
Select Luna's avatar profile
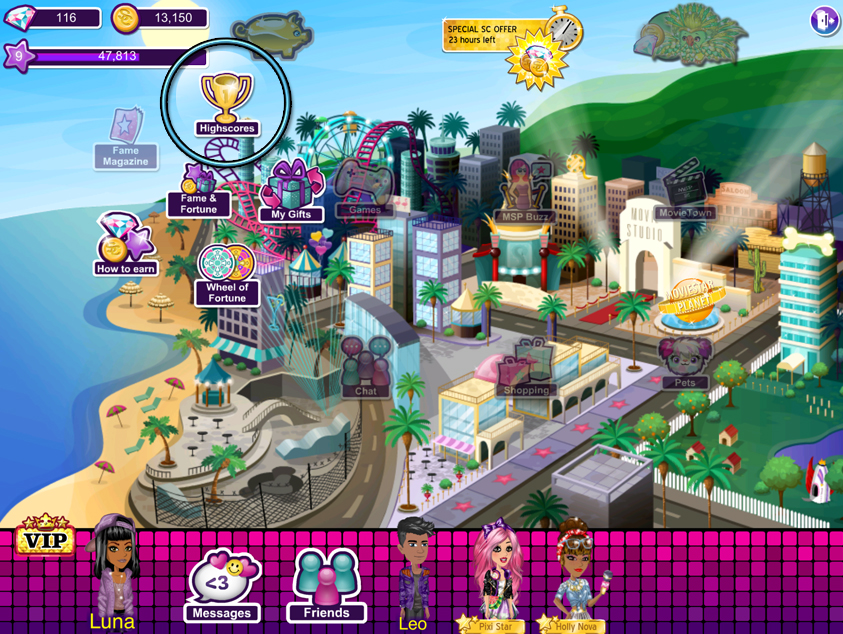[x=113, y=571]
